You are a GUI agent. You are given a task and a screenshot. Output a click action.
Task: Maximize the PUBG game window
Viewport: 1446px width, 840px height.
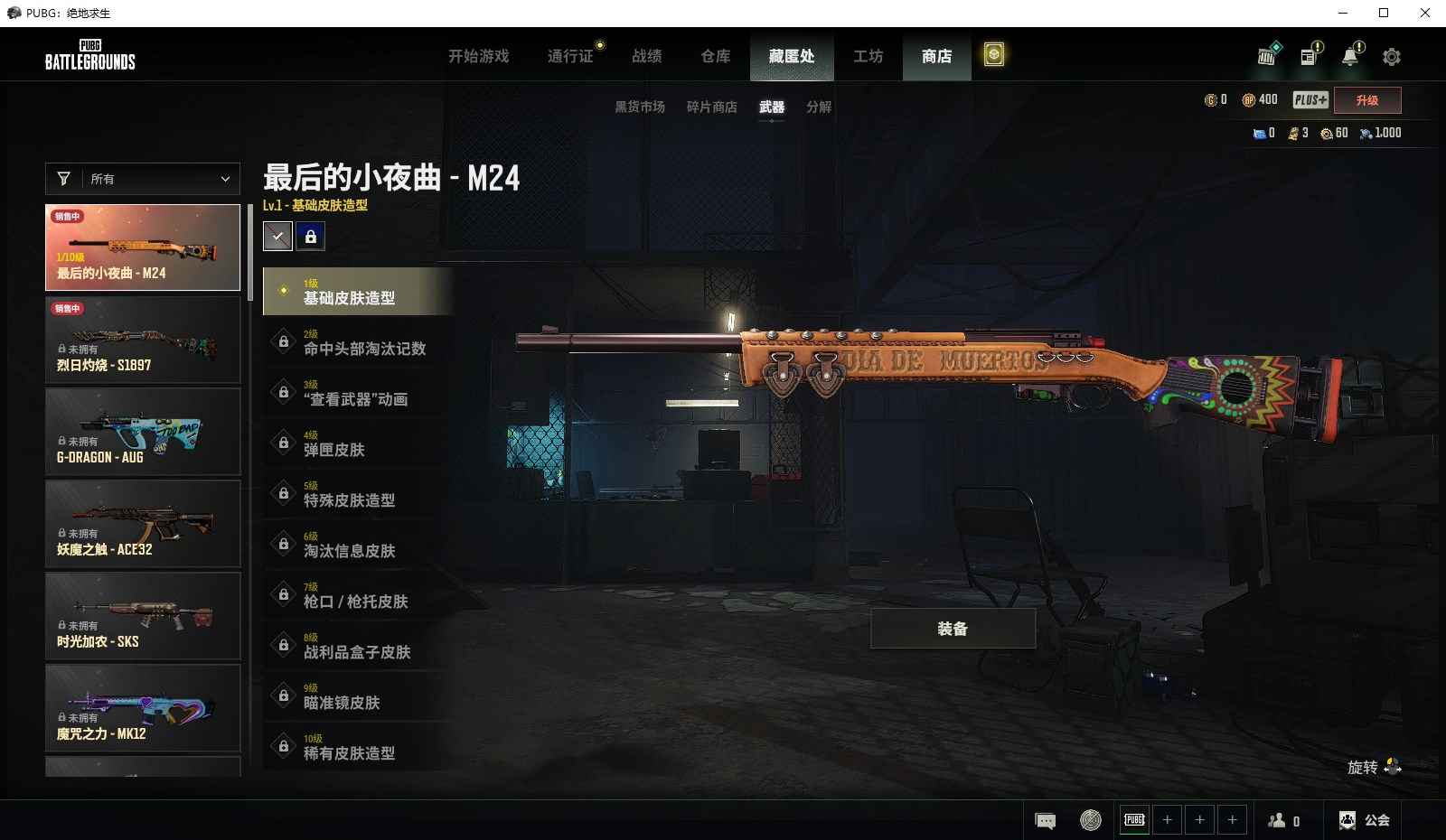click(x=1383, y=13)
